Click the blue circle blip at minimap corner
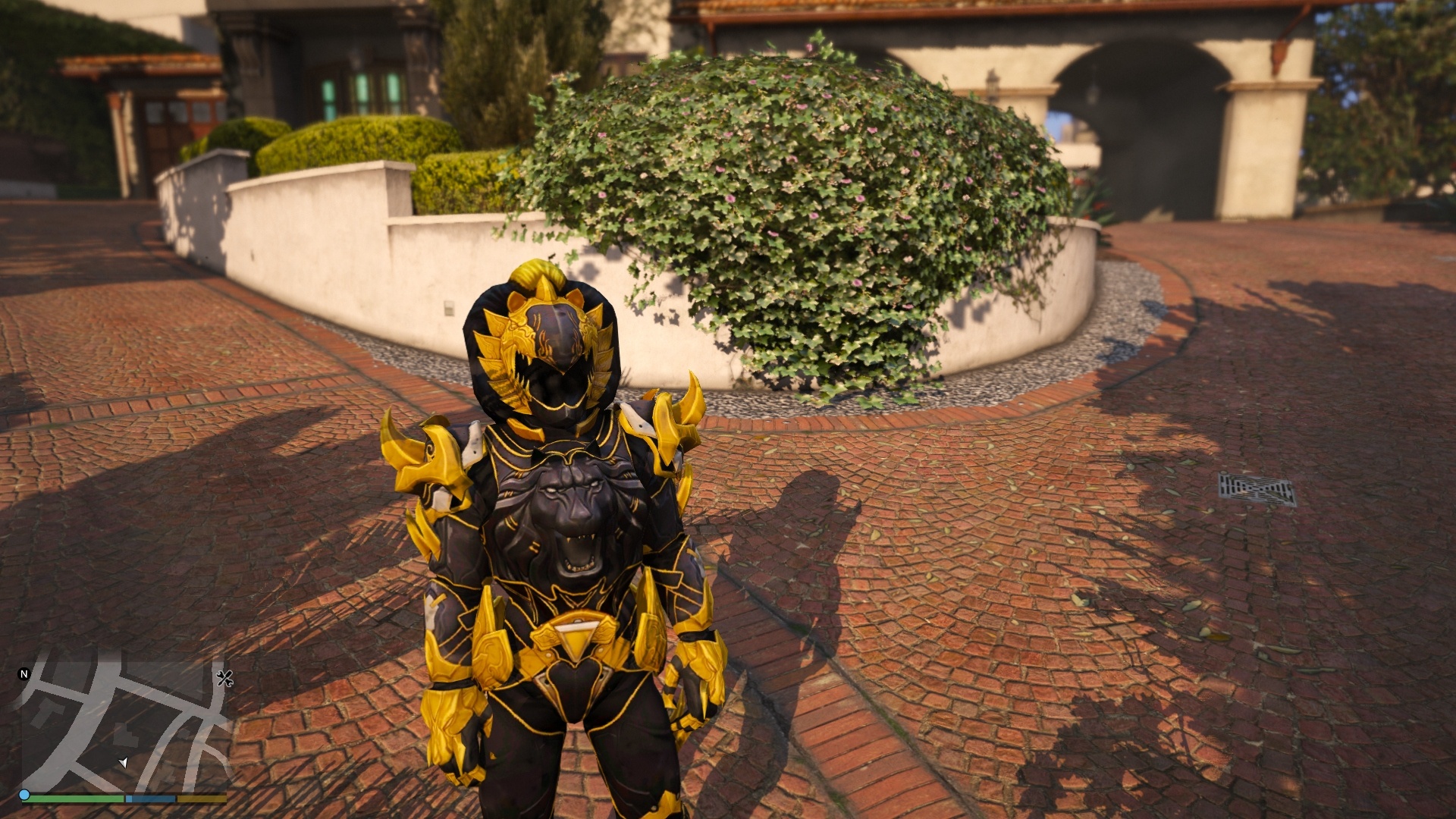This screenshot has height=819, width=1456. (24, 795)
